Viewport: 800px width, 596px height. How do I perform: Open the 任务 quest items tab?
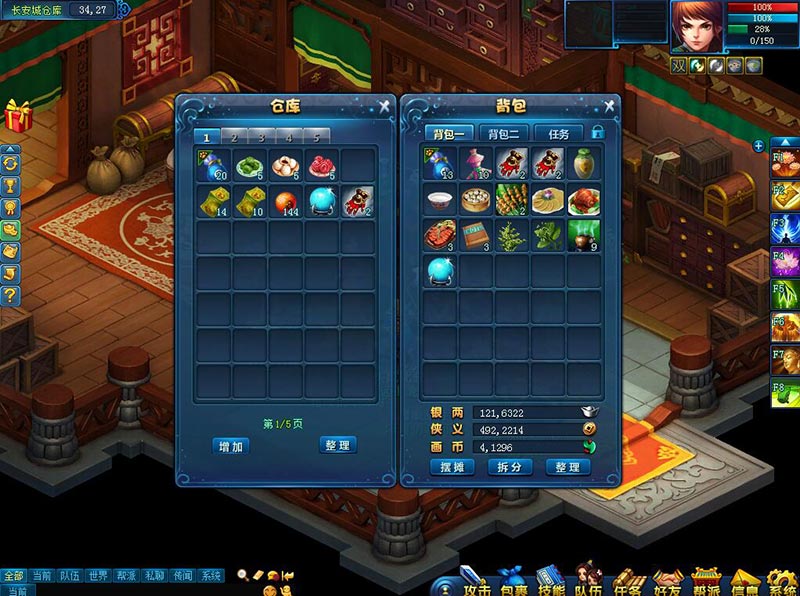tap(558, 133)
